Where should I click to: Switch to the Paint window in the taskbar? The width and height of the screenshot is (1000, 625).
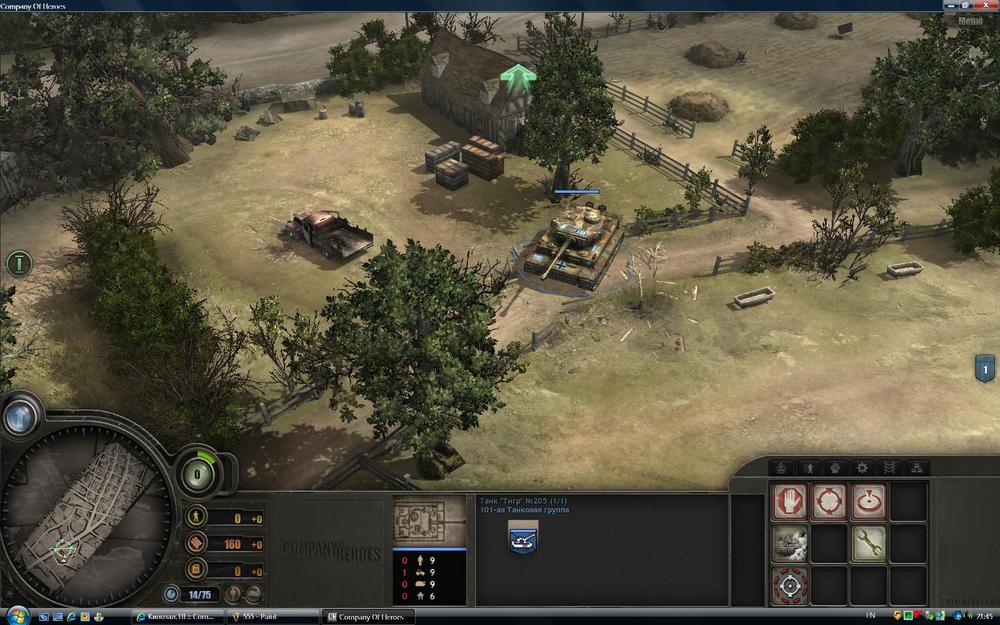click(266, 616)
